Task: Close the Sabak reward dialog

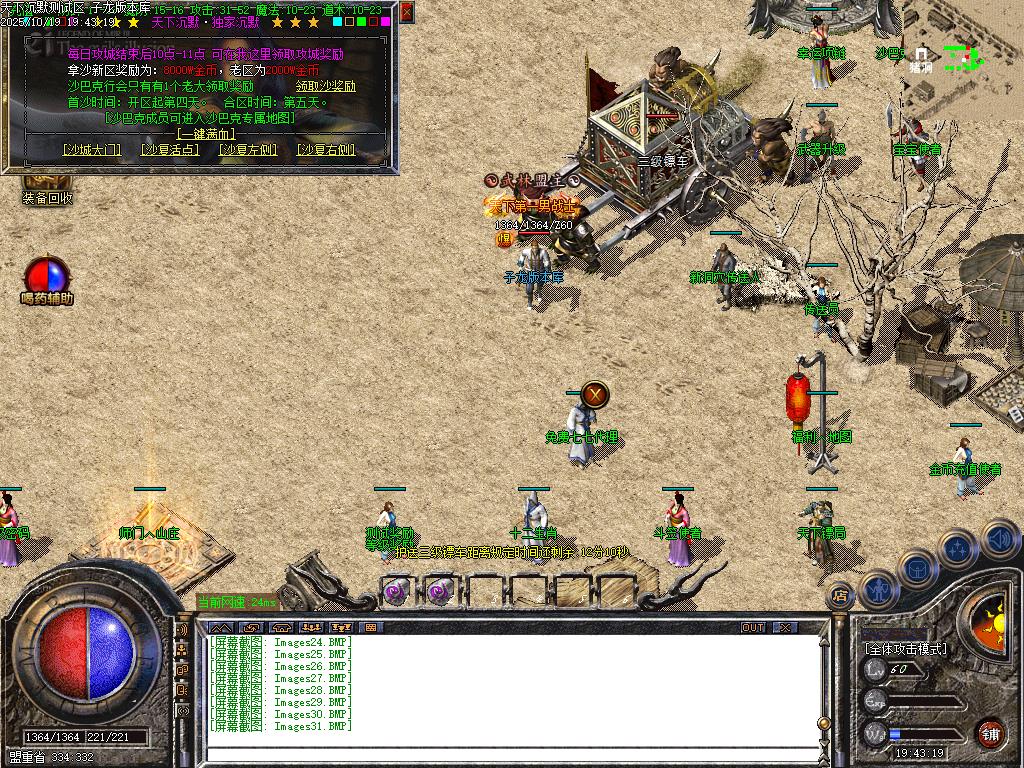Action: (406, 12)
